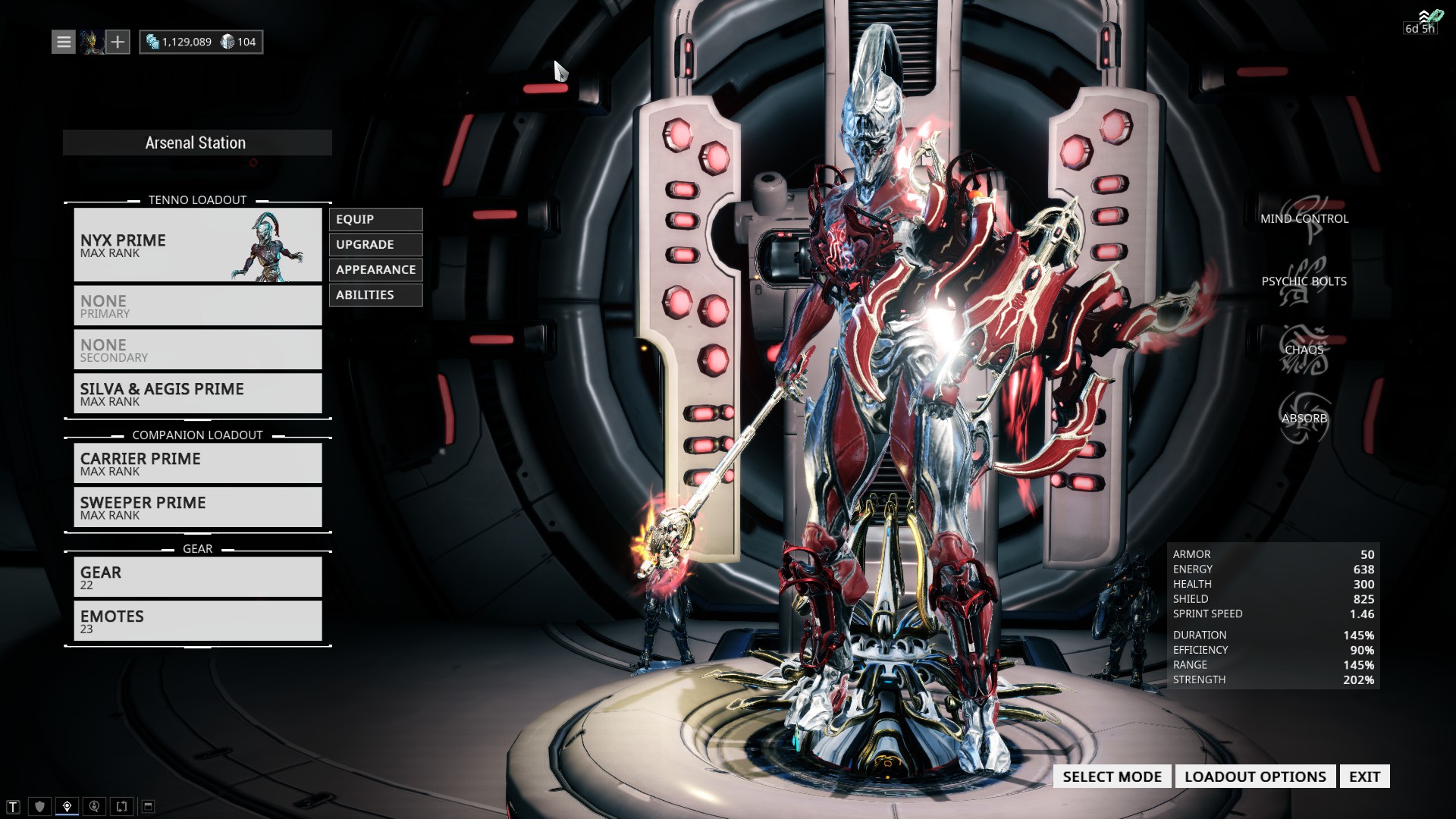Open Loadout Options
This screenshot has width=1456, height=819.
(x=1255, y=777)
